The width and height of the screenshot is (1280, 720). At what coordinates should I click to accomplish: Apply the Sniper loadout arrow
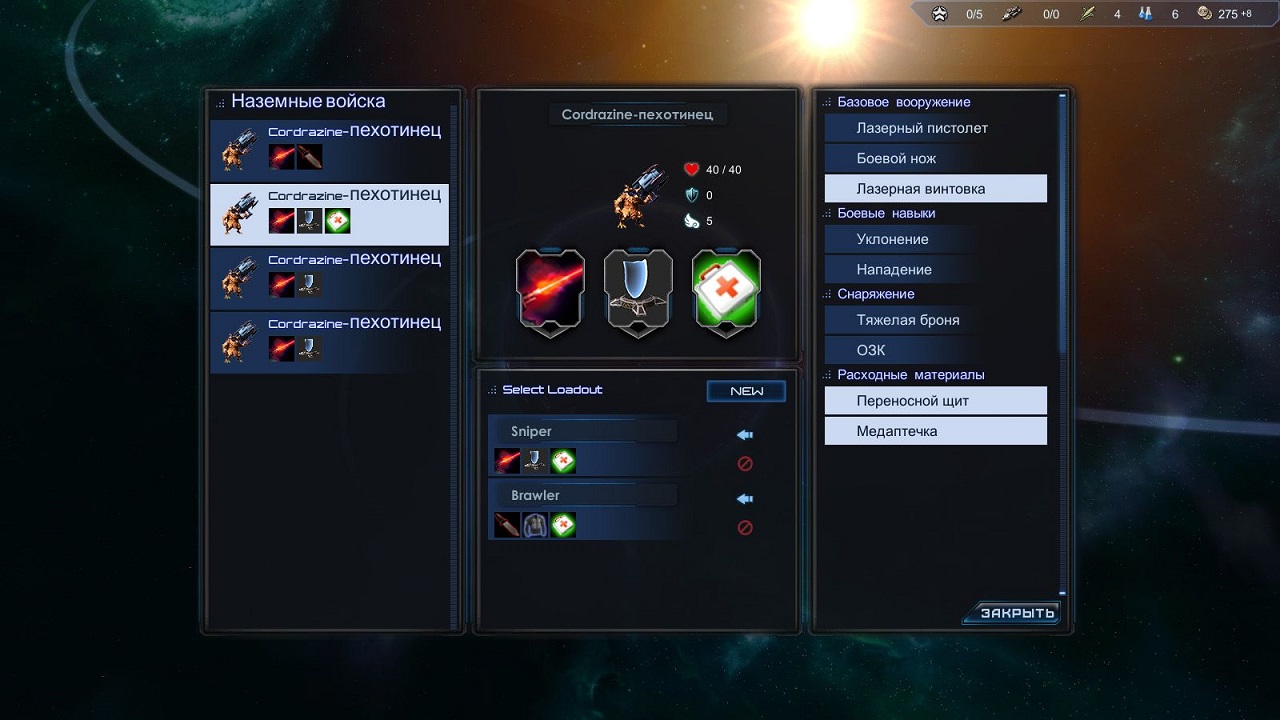tap(744, 435)
